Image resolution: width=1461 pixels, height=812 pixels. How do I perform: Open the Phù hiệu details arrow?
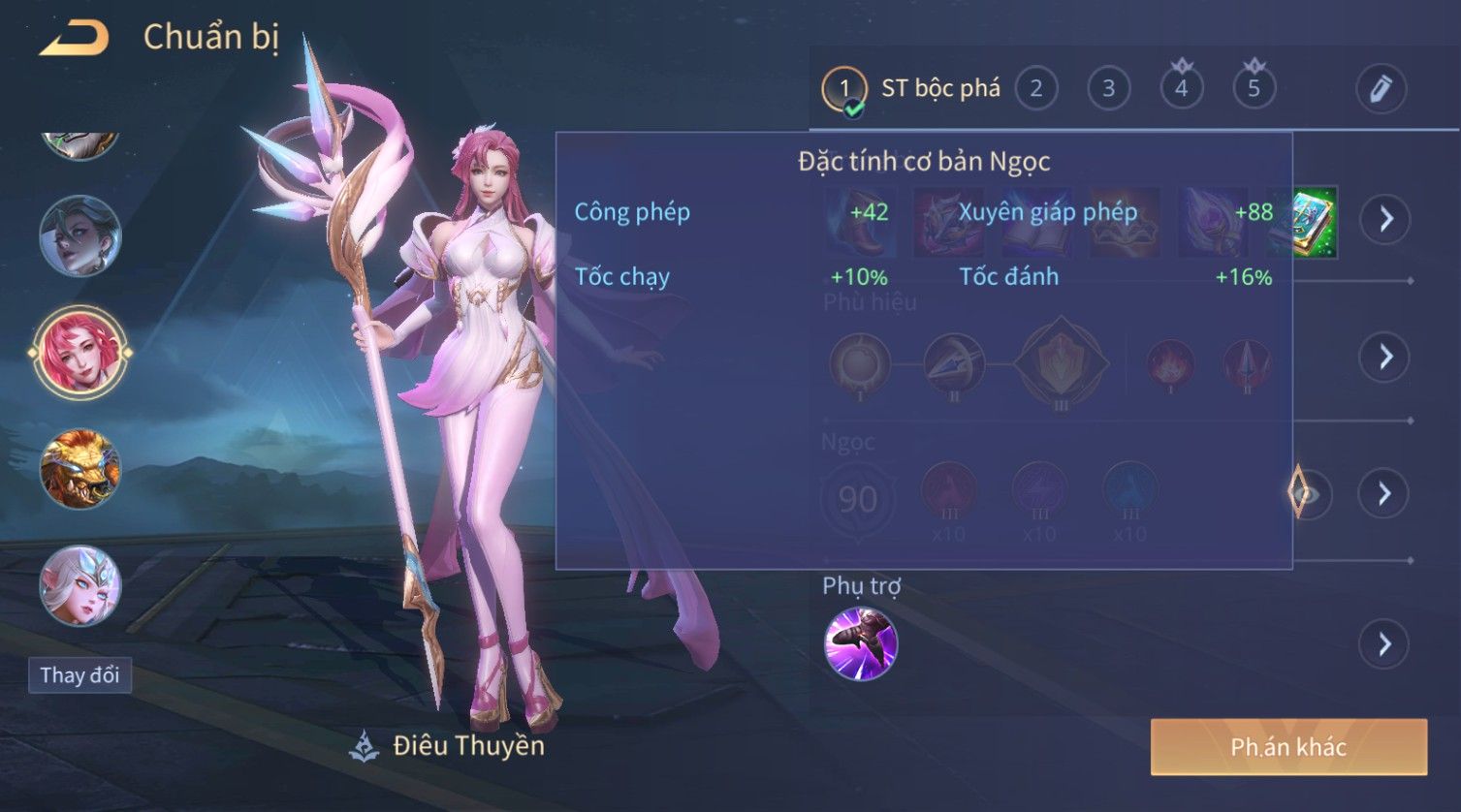pos(1384,357)
